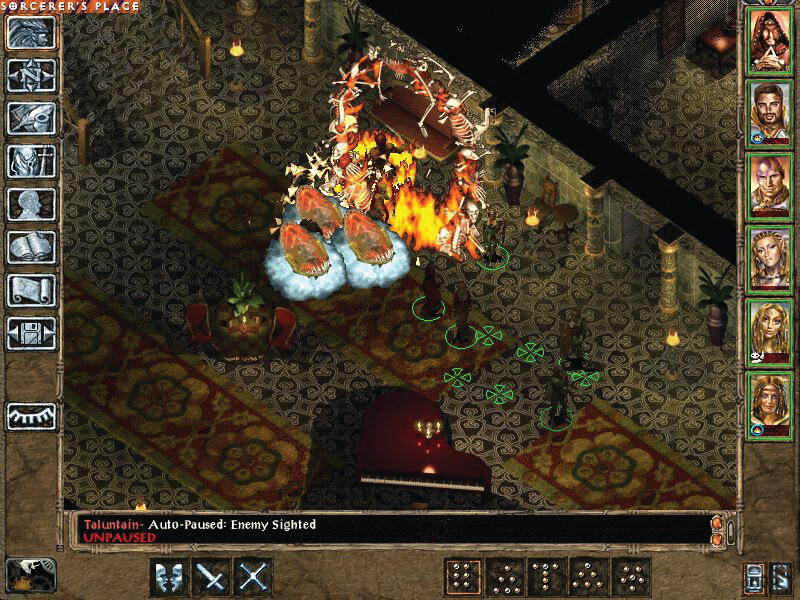Open the priest scroll
The image size is (800, 600).
pos(32,290)
